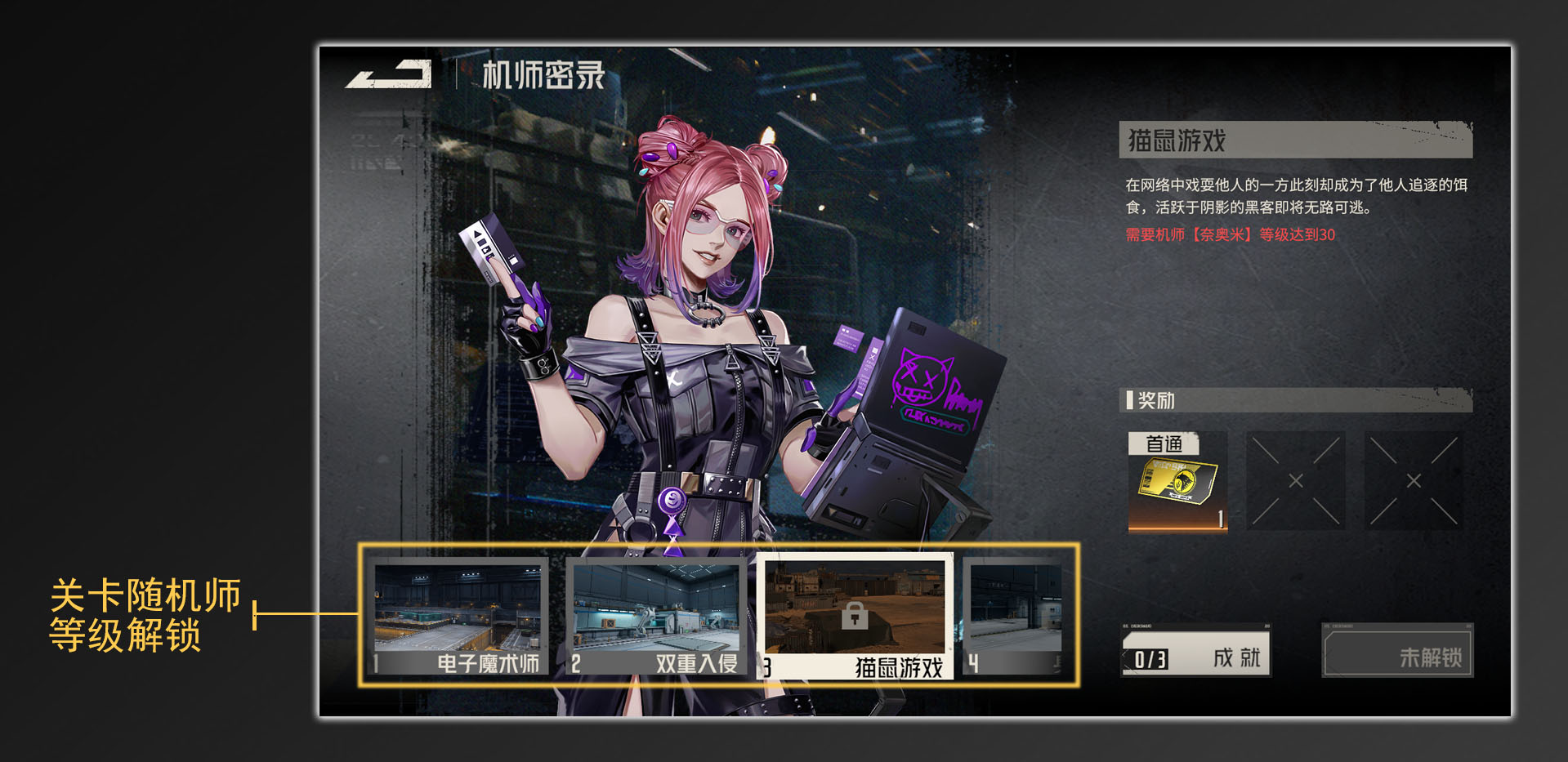Select stage 1 电子魔术师
The image size is (1568, 762).
(458, 617)
